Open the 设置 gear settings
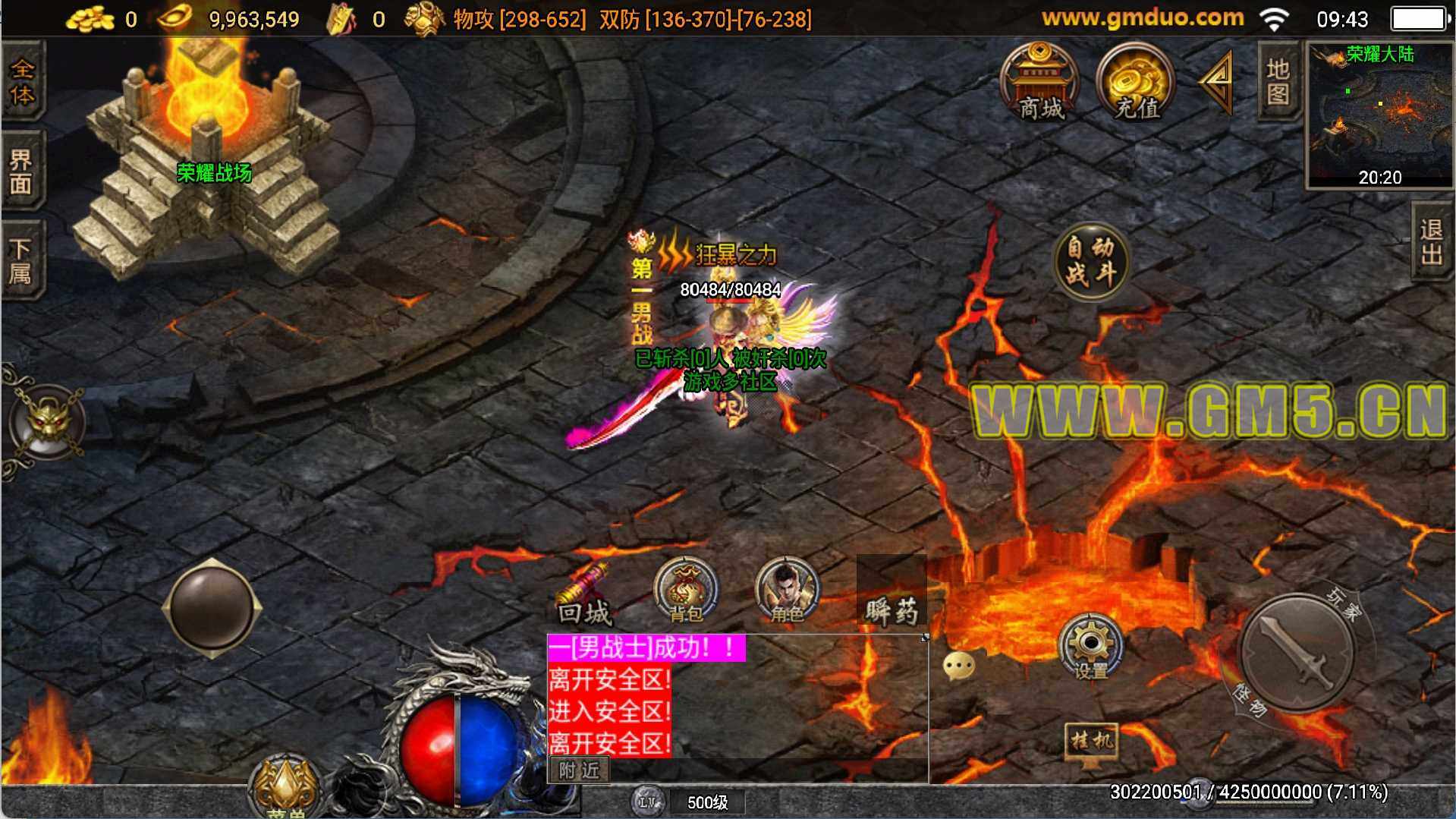 pos(1090,647)
